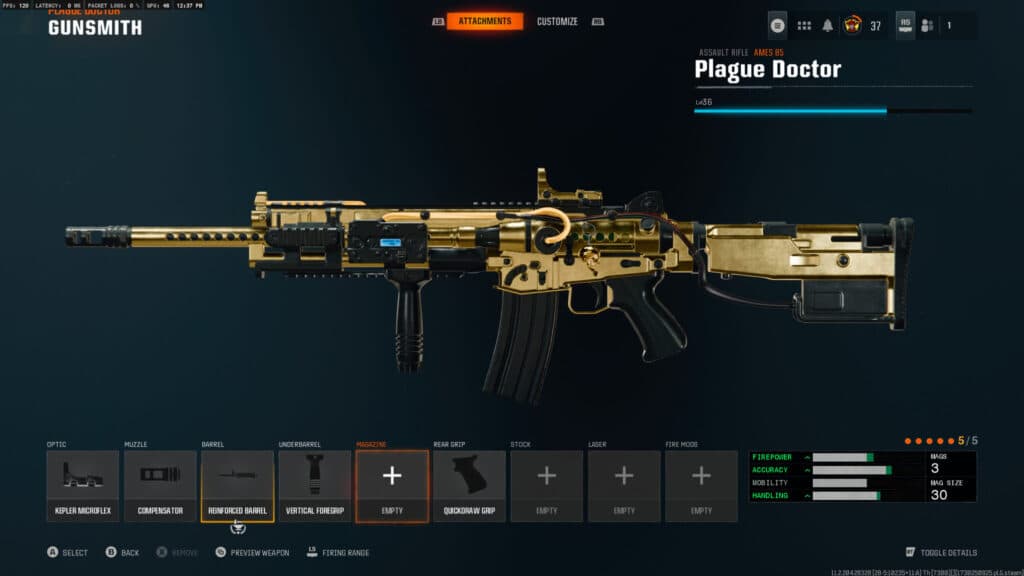Choose the Compensator muzzle slot
Viewport: 1024px width, 576px height.
coord(160,485)
